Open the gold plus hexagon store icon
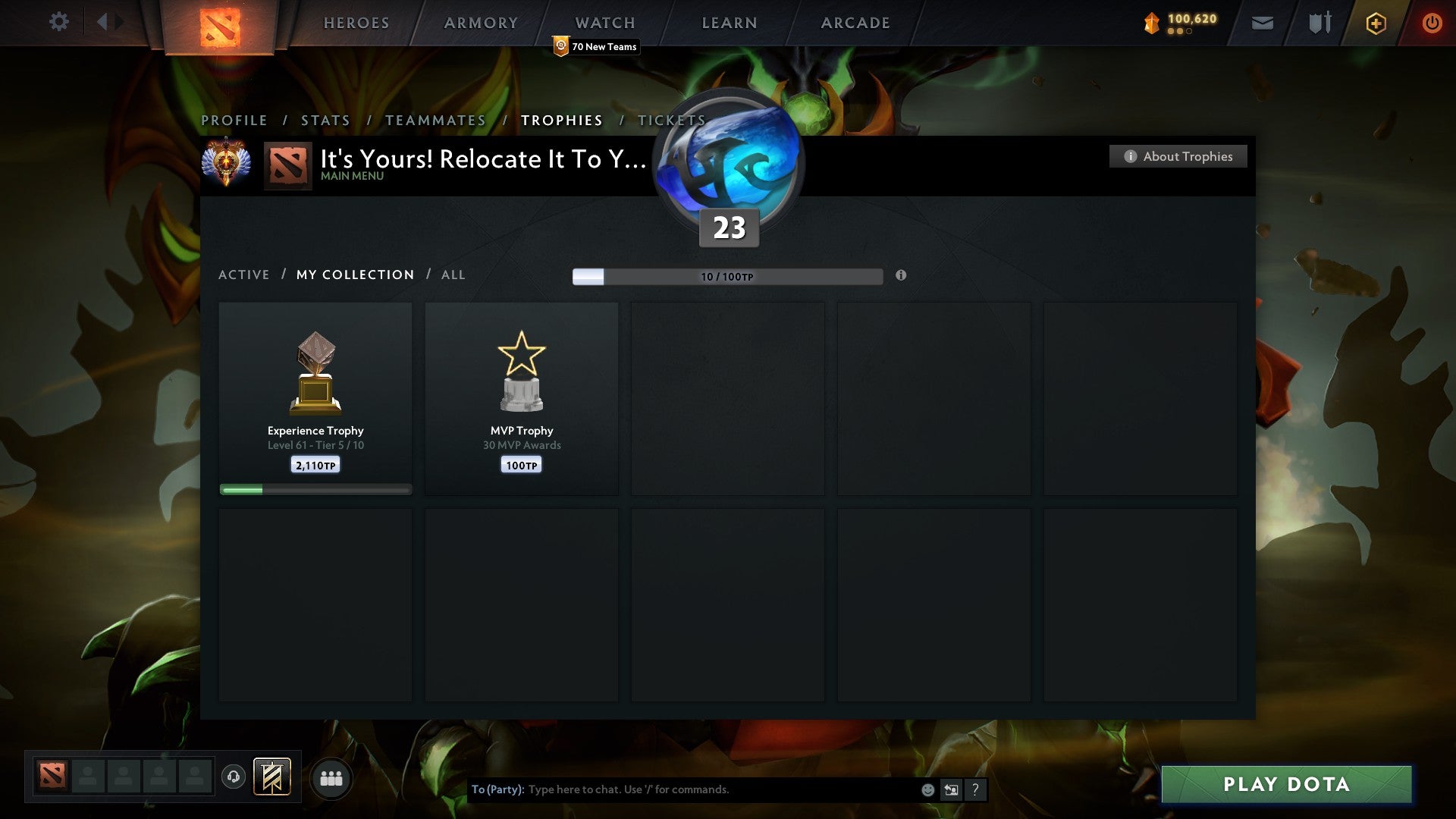 [x=1375, y=23]
